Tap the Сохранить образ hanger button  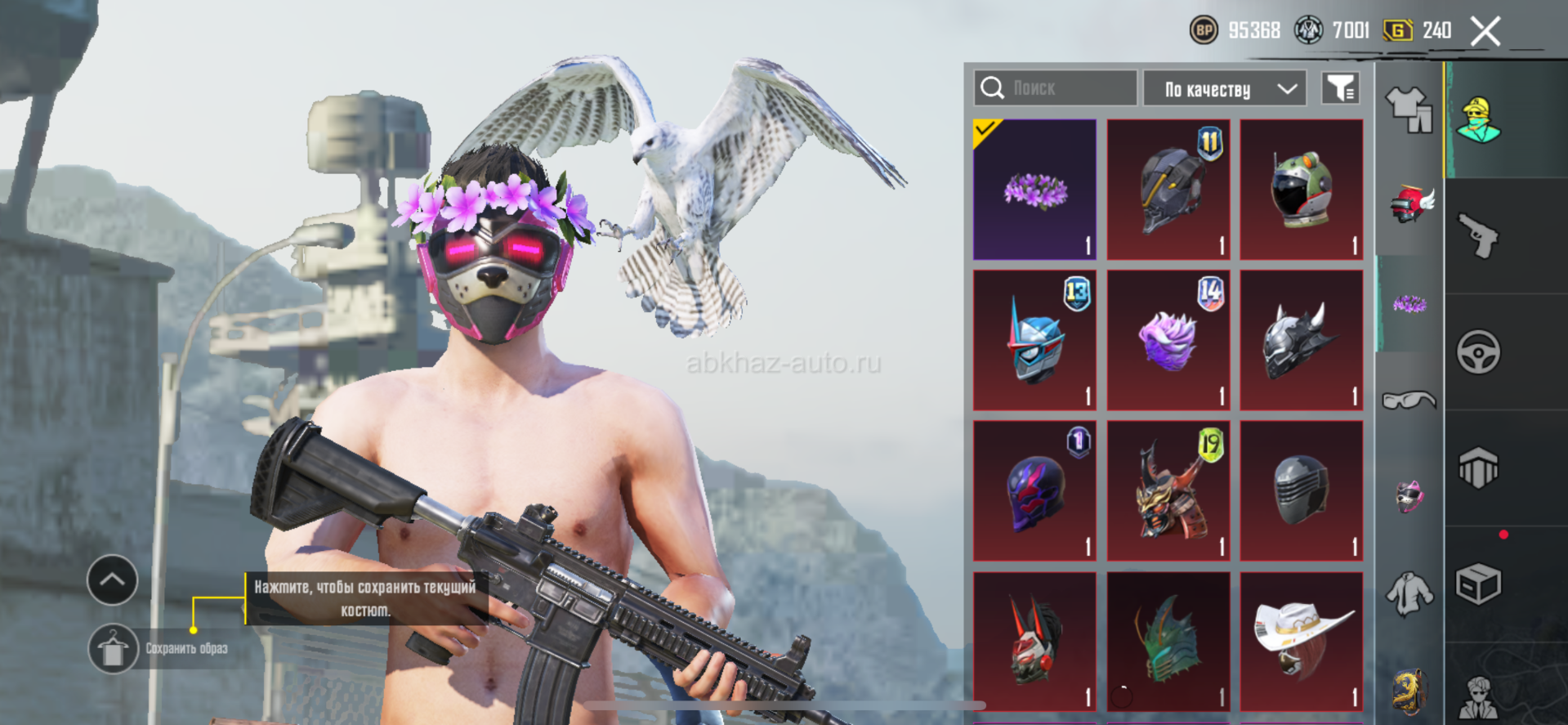(x=113, y=649)
